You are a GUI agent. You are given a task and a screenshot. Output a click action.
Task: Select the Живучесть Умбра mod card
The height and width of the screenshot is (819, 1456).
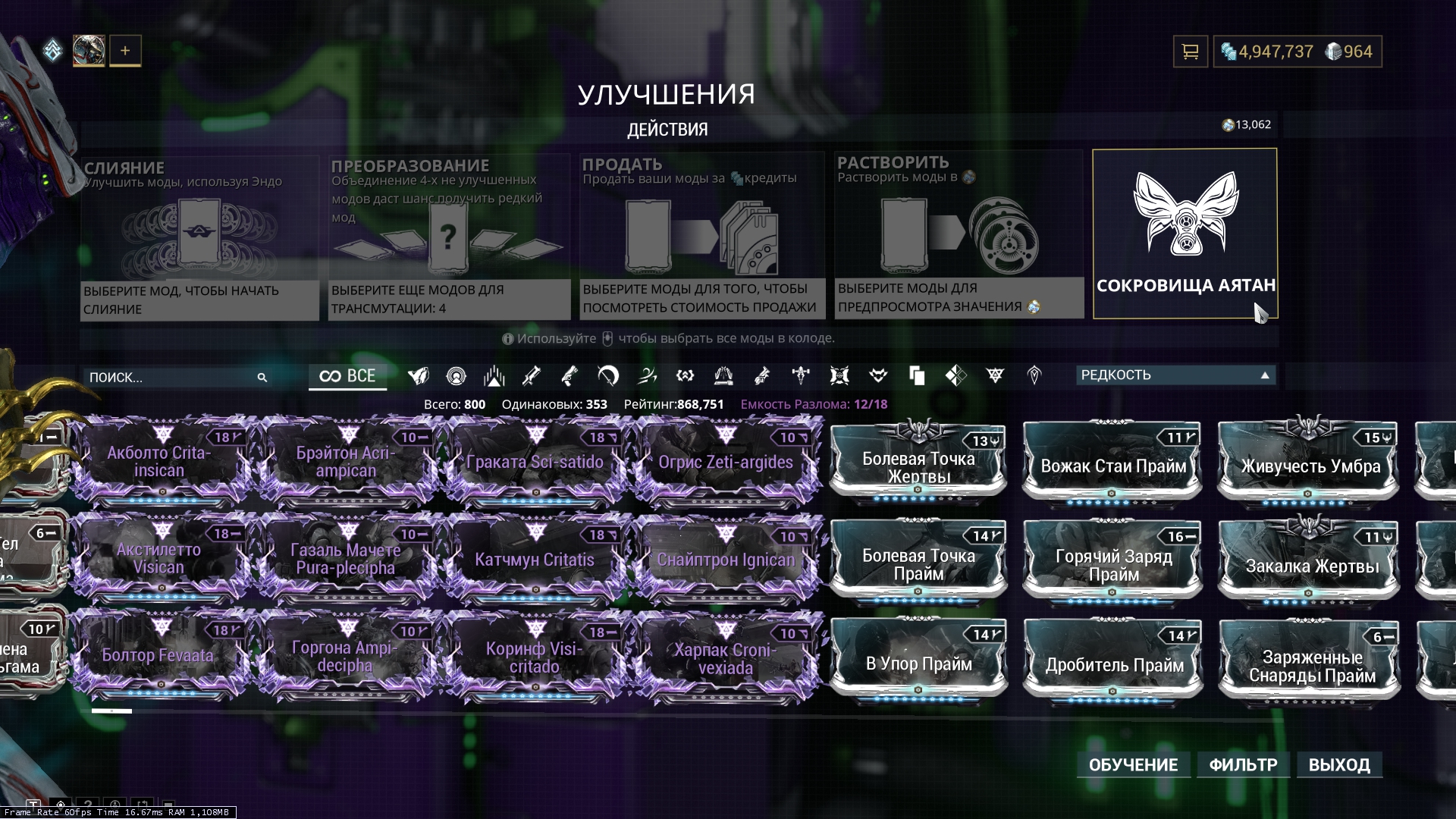(x=1310, y=466)
